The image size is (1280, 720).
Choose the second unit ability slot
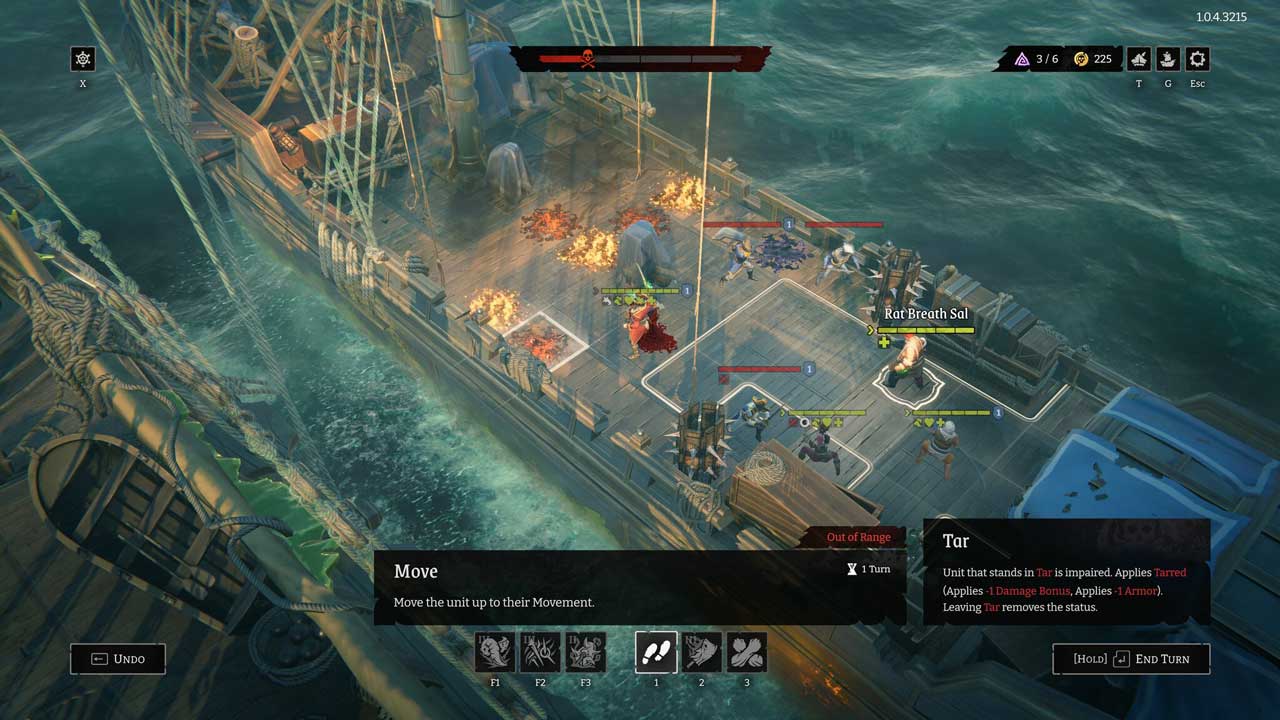point(701,652)
